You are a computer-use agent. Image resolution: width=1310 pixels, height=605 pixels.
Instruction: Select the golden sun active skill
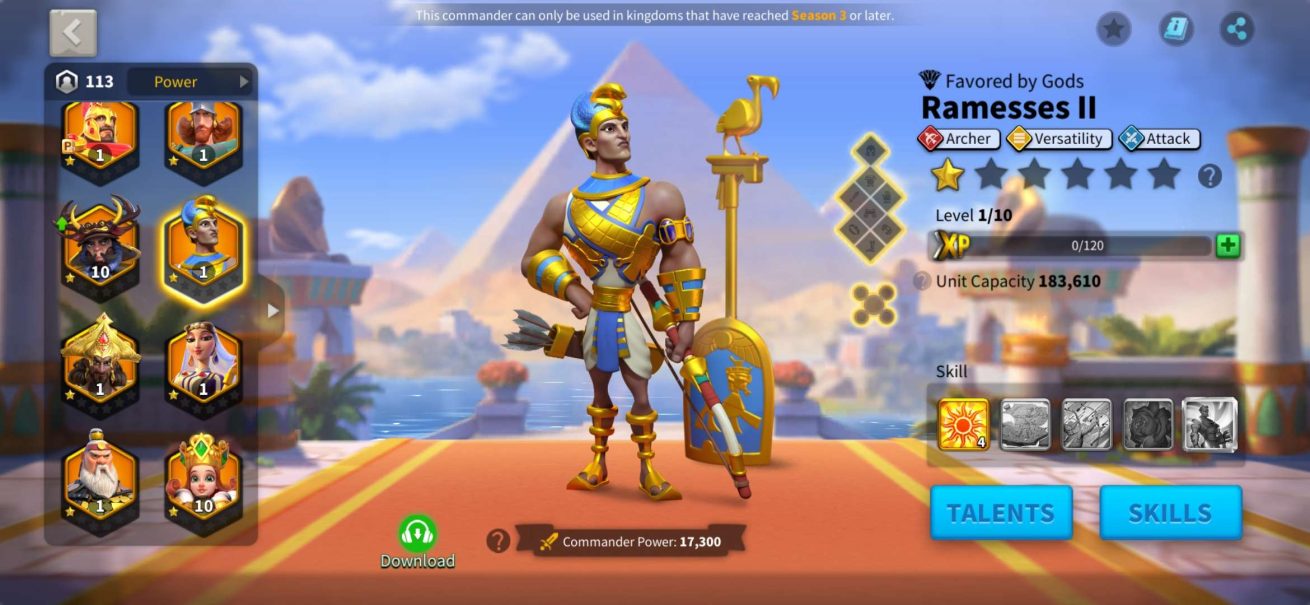coord(963,424)
